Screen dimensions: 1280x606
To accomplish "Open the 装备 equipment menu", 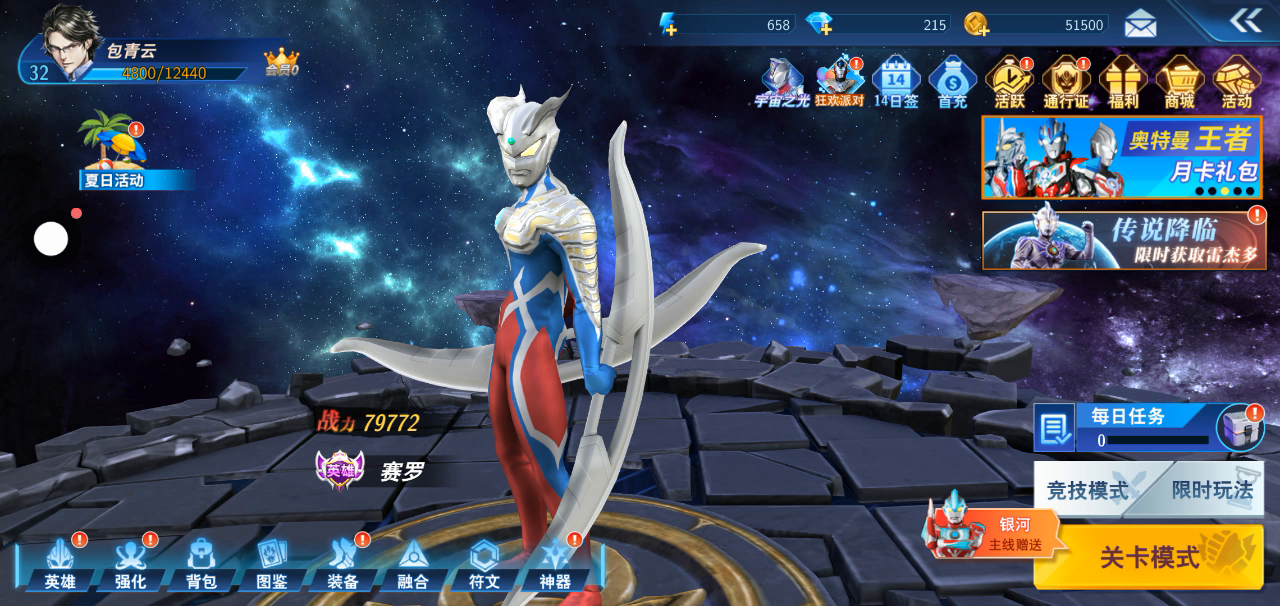I will point(343,565).
